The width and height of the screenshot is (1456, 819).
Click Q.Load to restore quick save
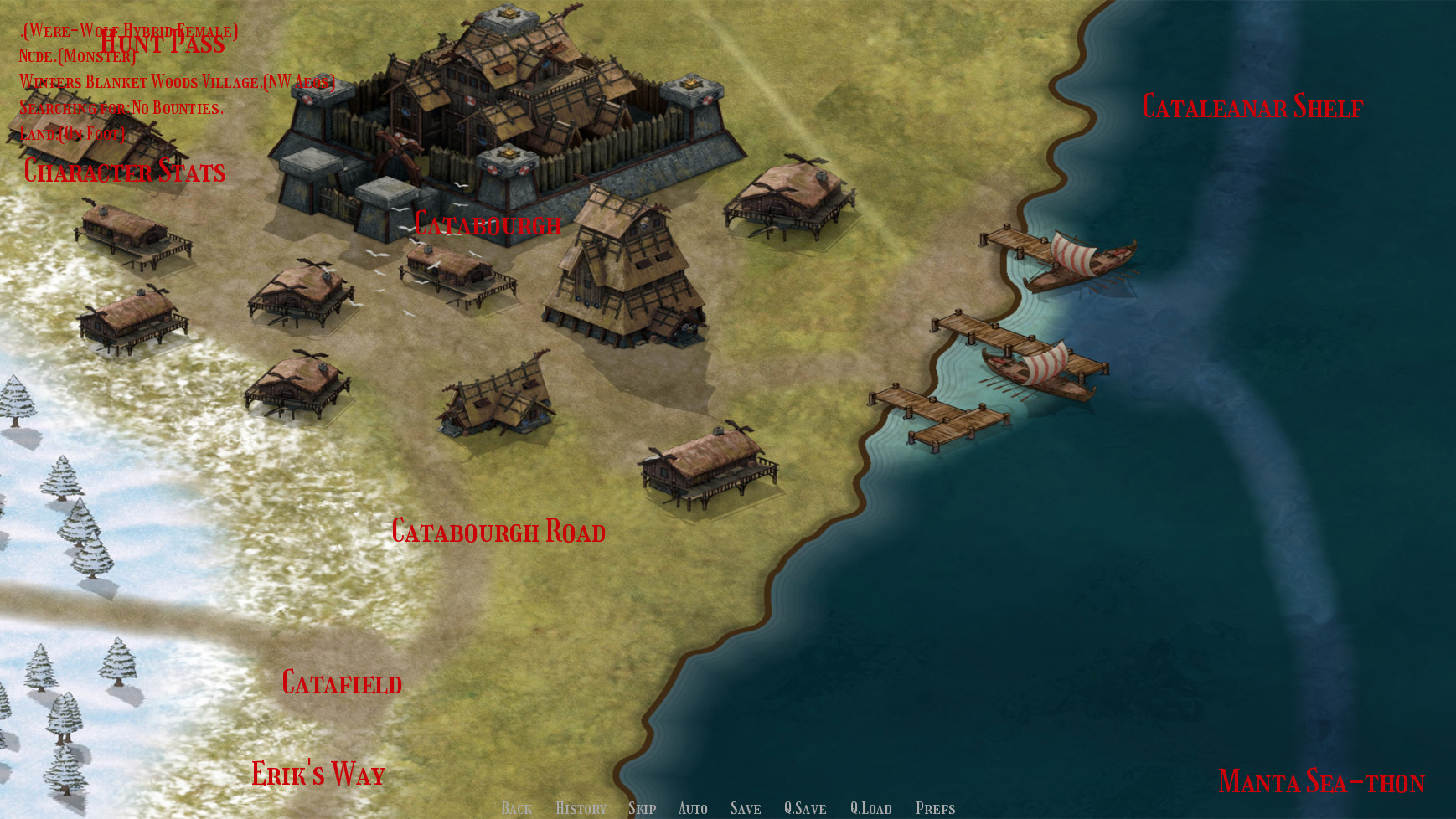click(871, 808)
